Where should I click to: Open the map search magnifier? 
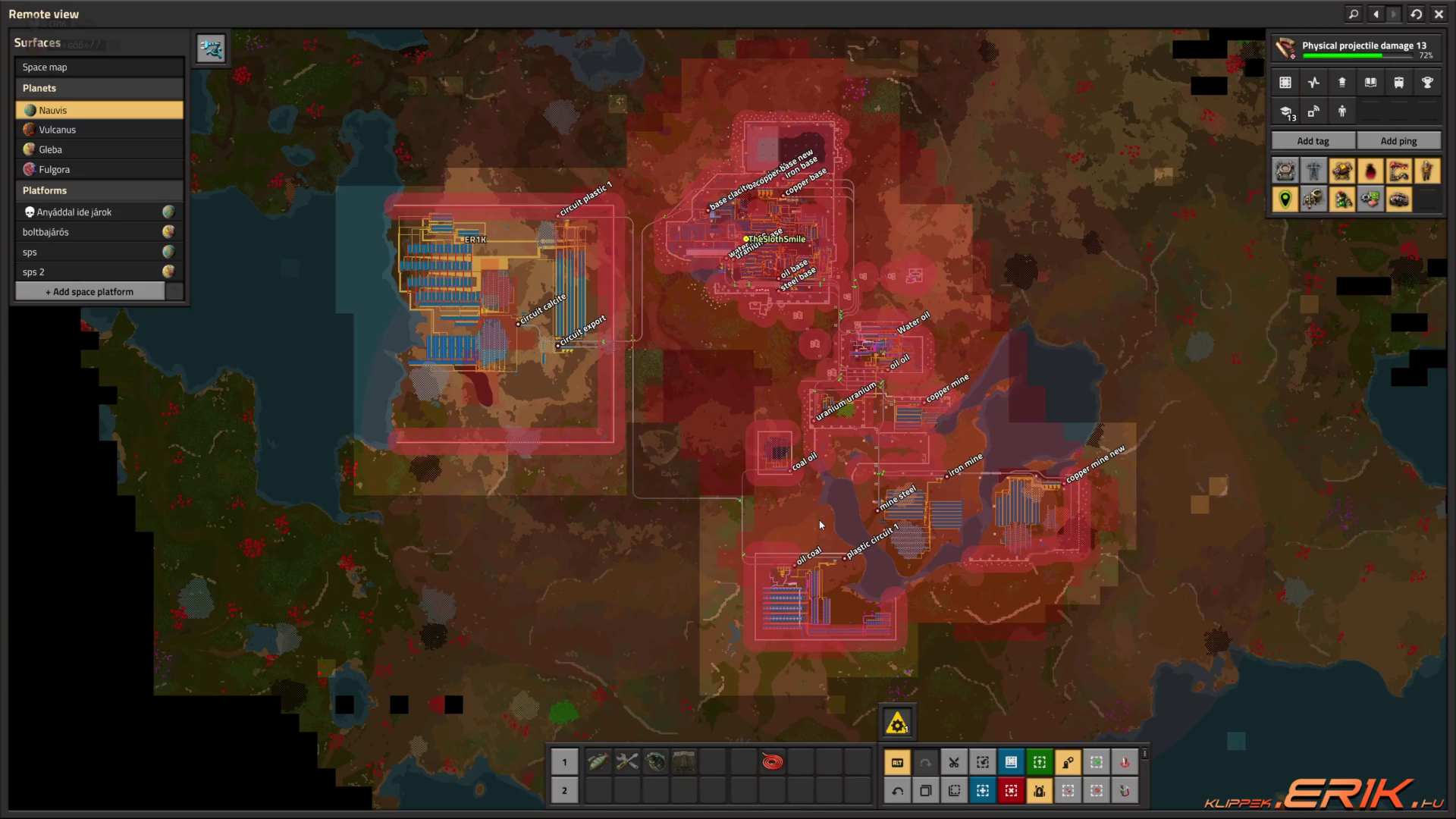pyautogui.click(x=1354, y=14)
